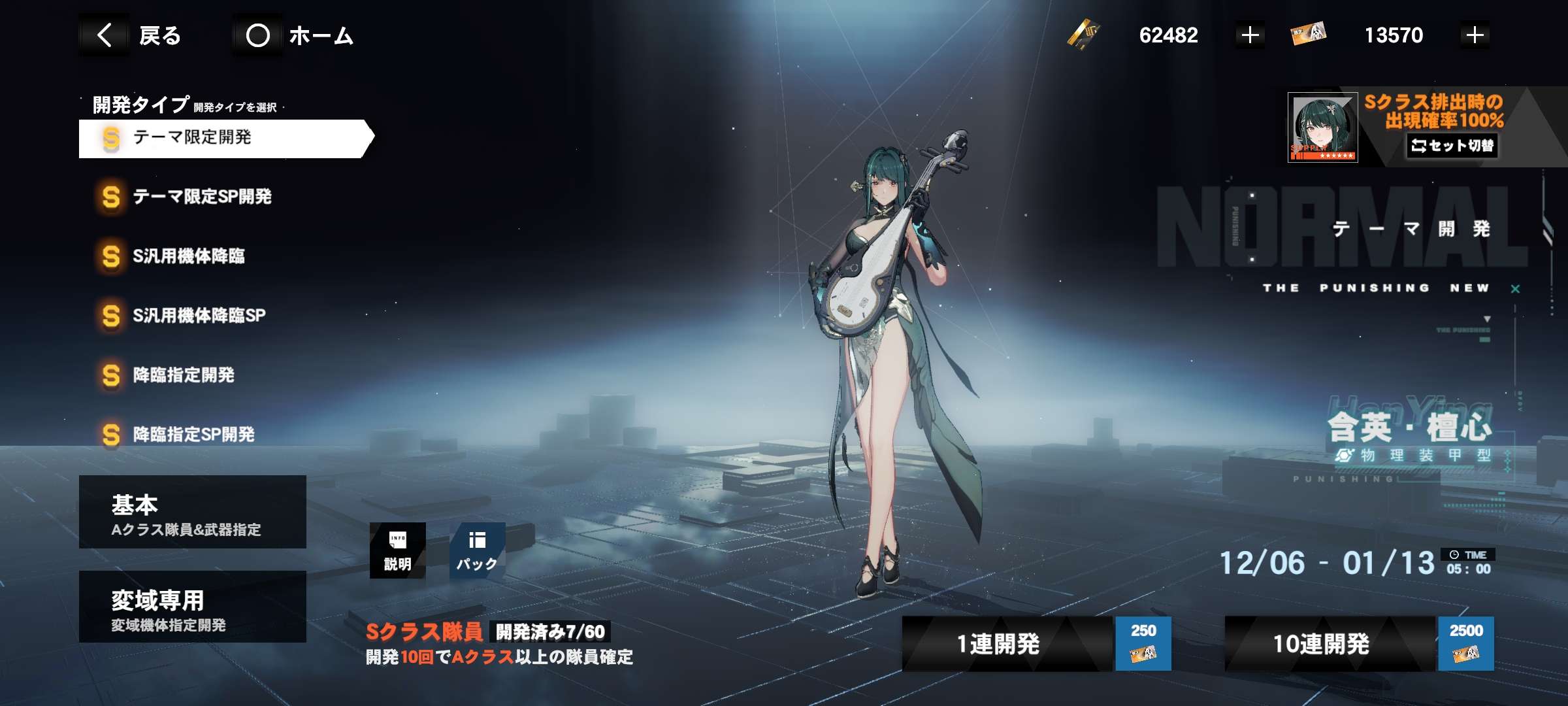The width and height of the screenshot is (1568, 706).
Task: Add more gold ticket currency with plus
Action: point(1250,35)
